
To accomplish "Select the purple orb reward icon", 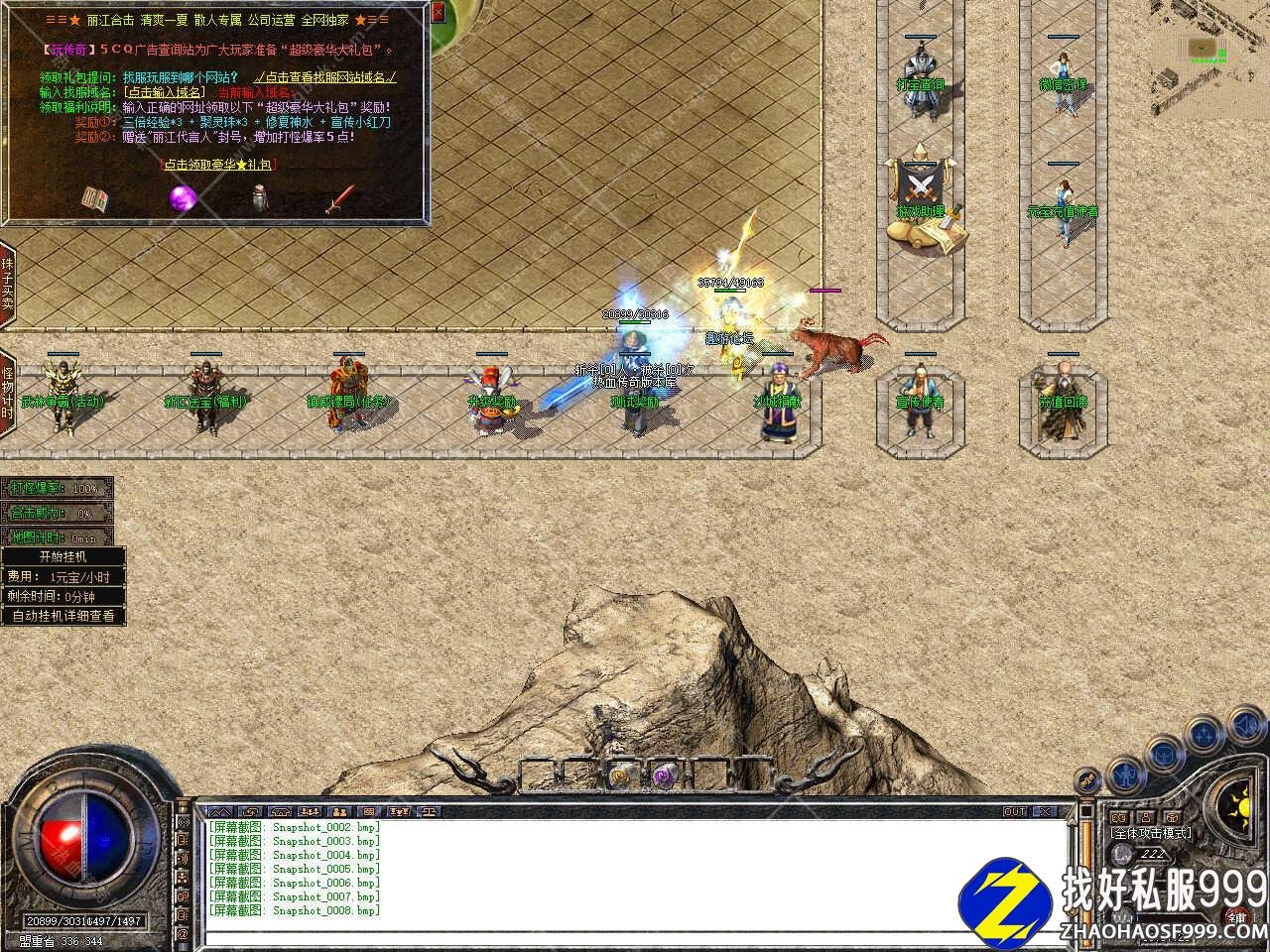I will 182,198.
